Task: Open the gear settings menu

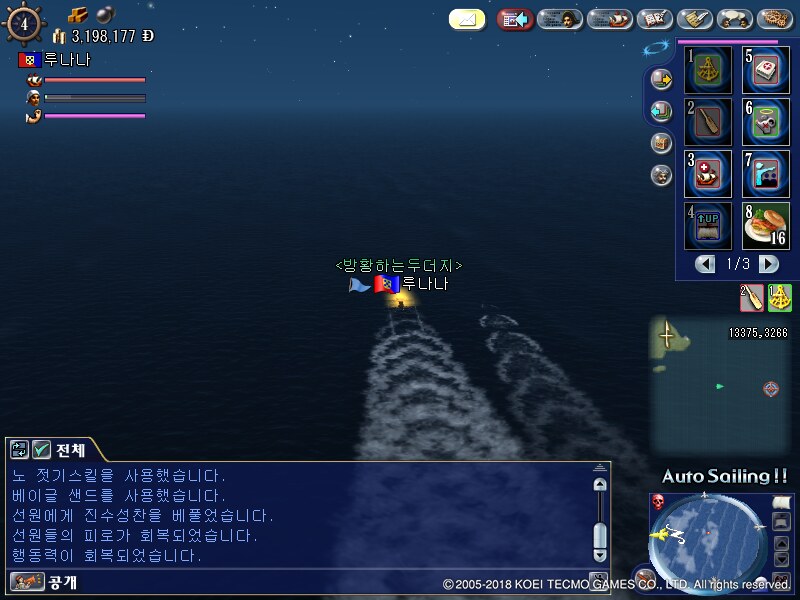Action: (775, 19)
